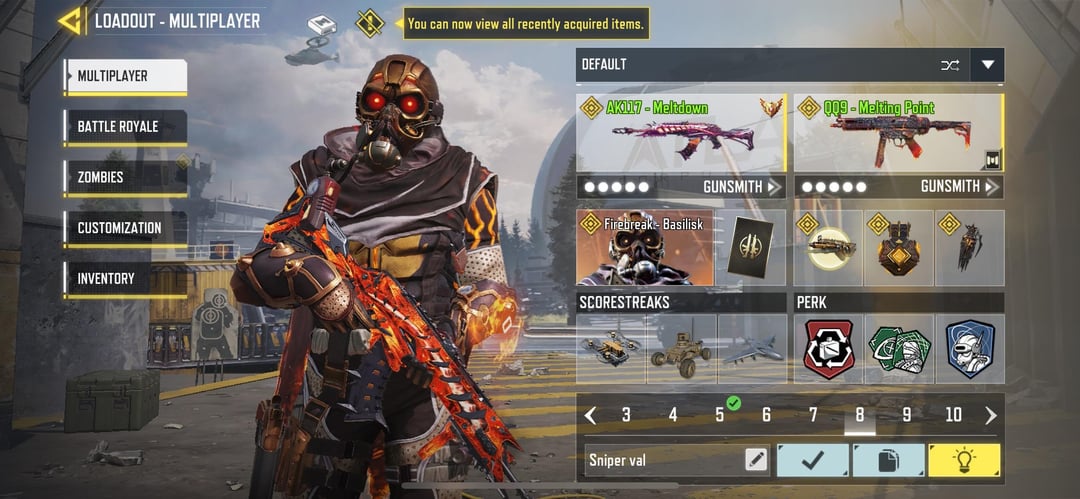Viewport: 1080px width, 499px height.
Task: Open Gunsmith for the AK117
Action: coord(742,187)
